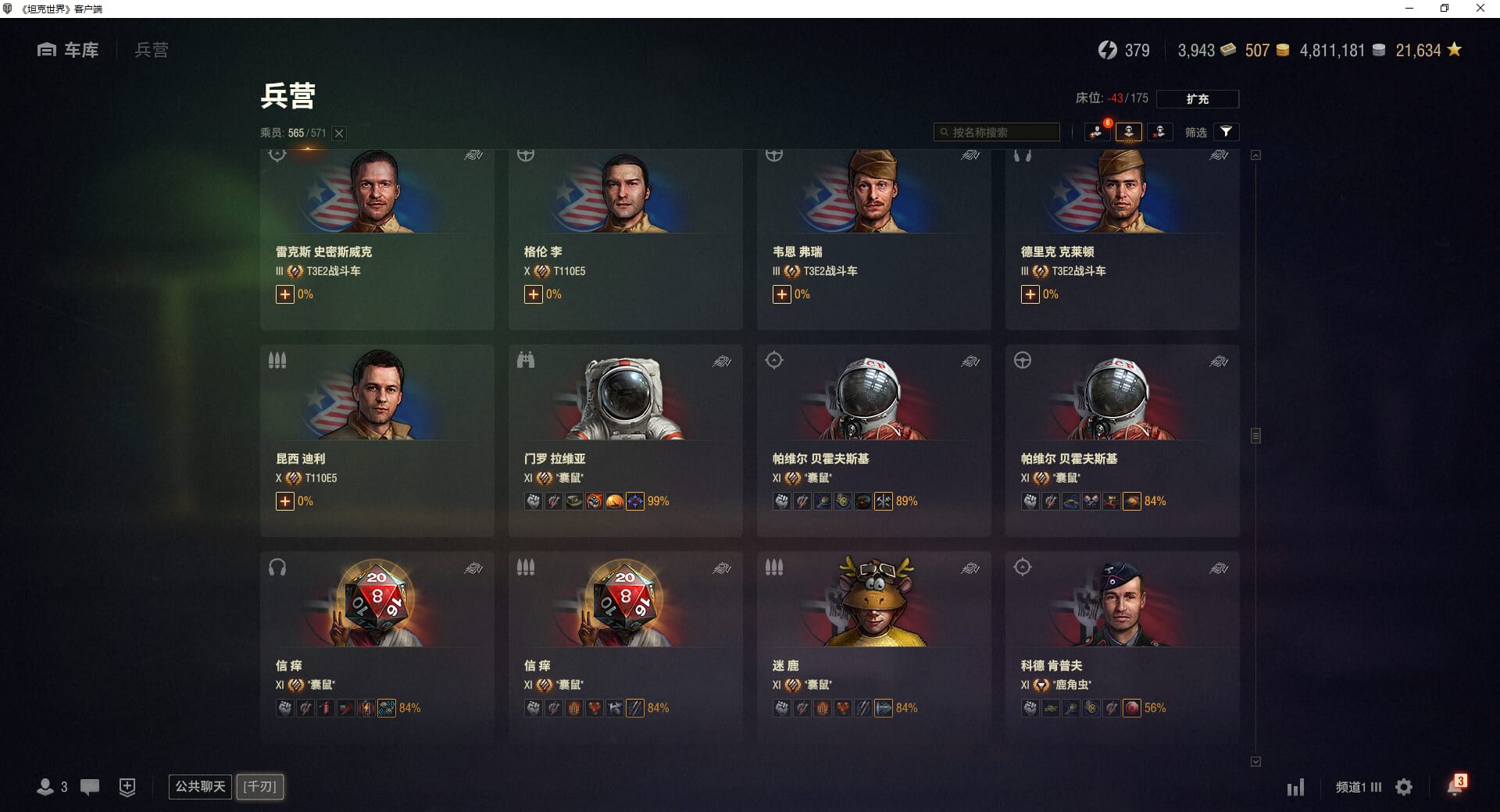Click the 扩充 button to expand barracks
This screenshot has width=1500, height=812.
point(1197,99)
